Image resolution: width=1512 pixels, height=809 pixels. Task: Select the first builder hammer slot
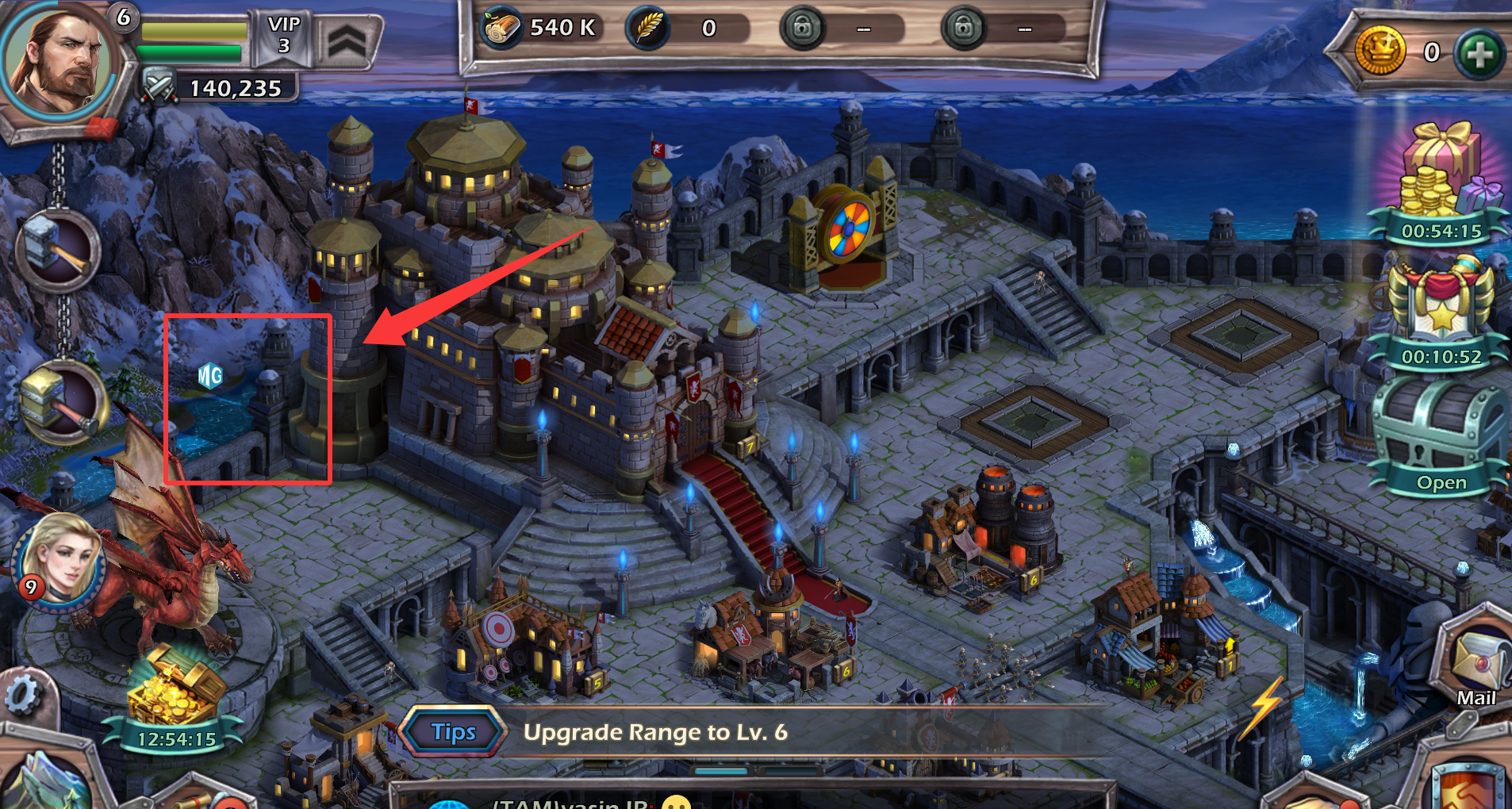point(58,250)
